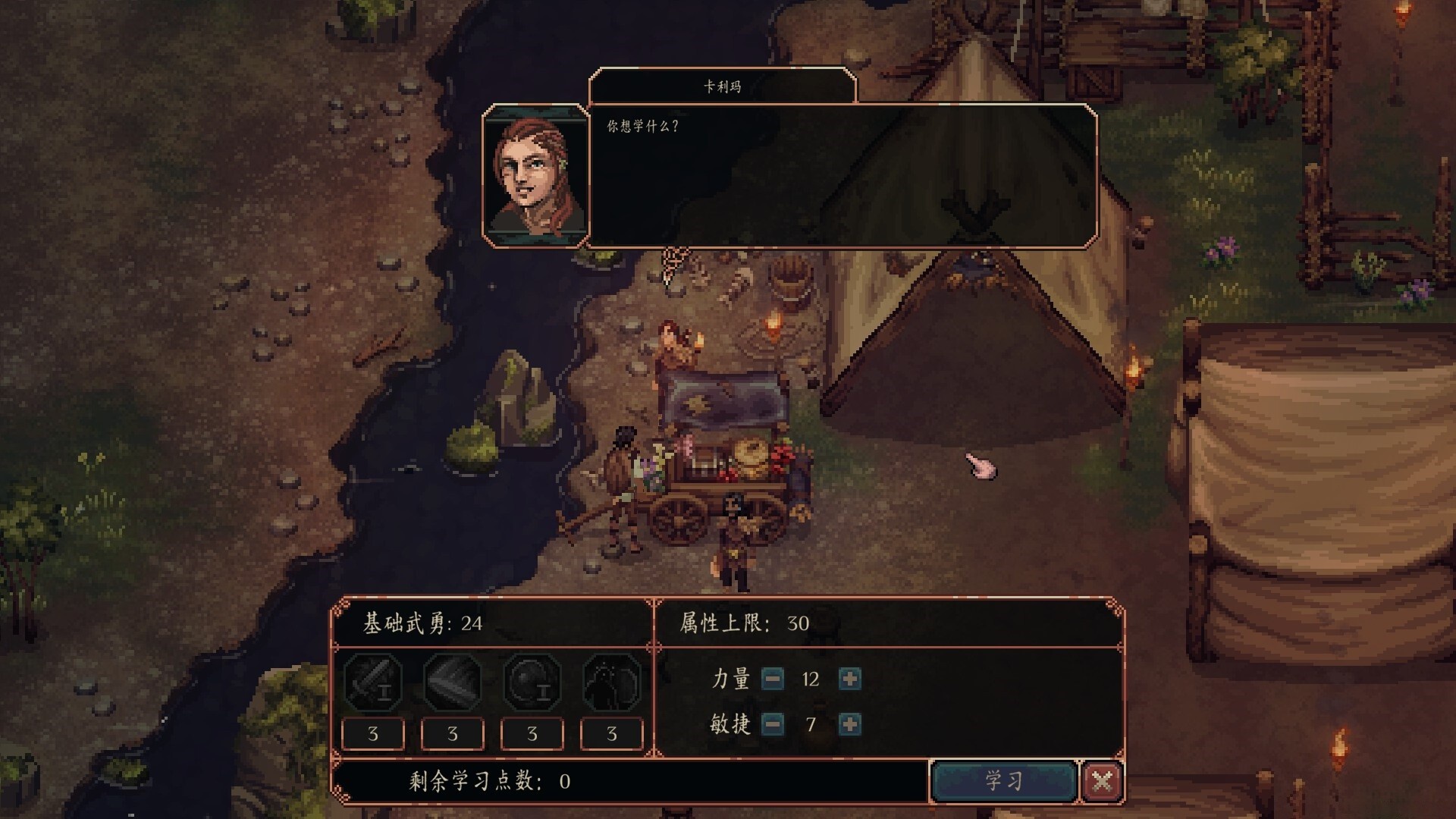
Task: Select the axe mastery skill icon
Action: click(453, 682)
